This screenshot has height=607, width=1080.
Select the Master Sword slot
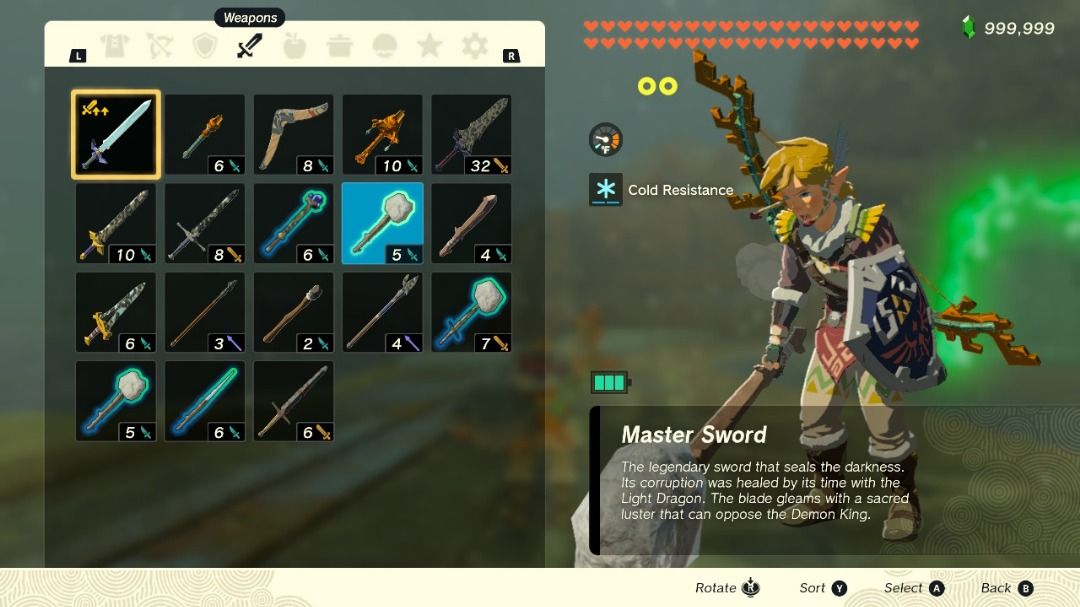click(x=115, y=135)
